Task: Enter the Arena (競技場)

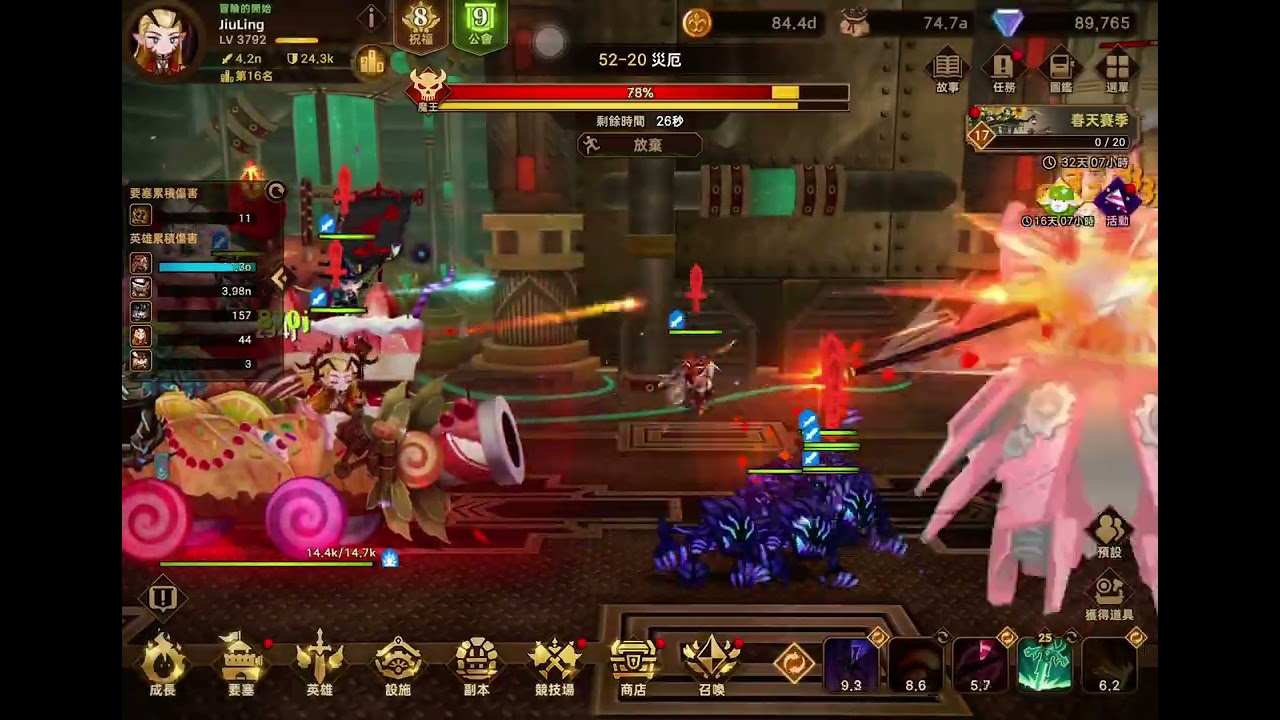Action: [x=555, y=664]
